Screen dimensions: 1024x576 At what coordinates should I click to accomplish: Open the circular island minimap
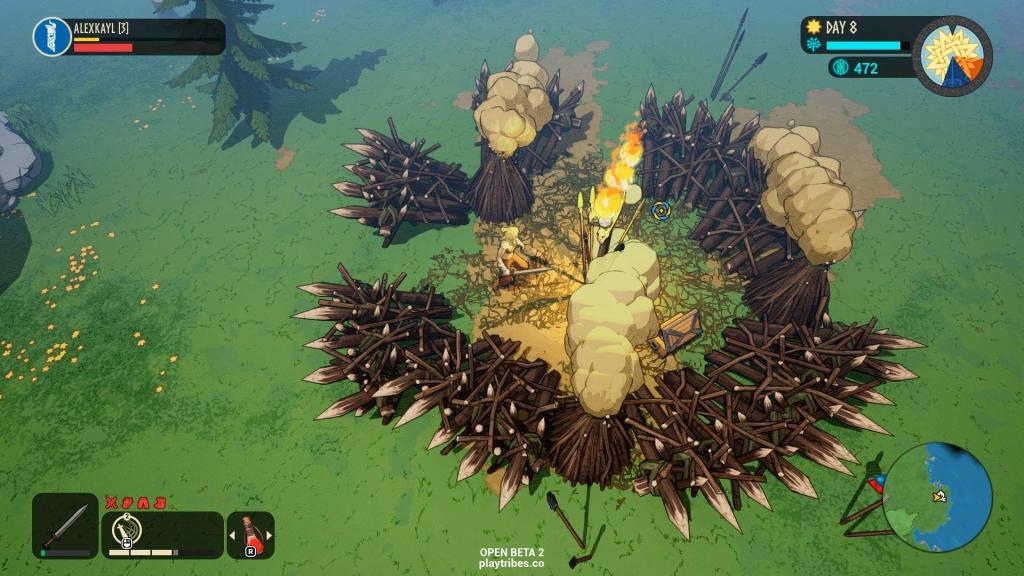point(937,497)
